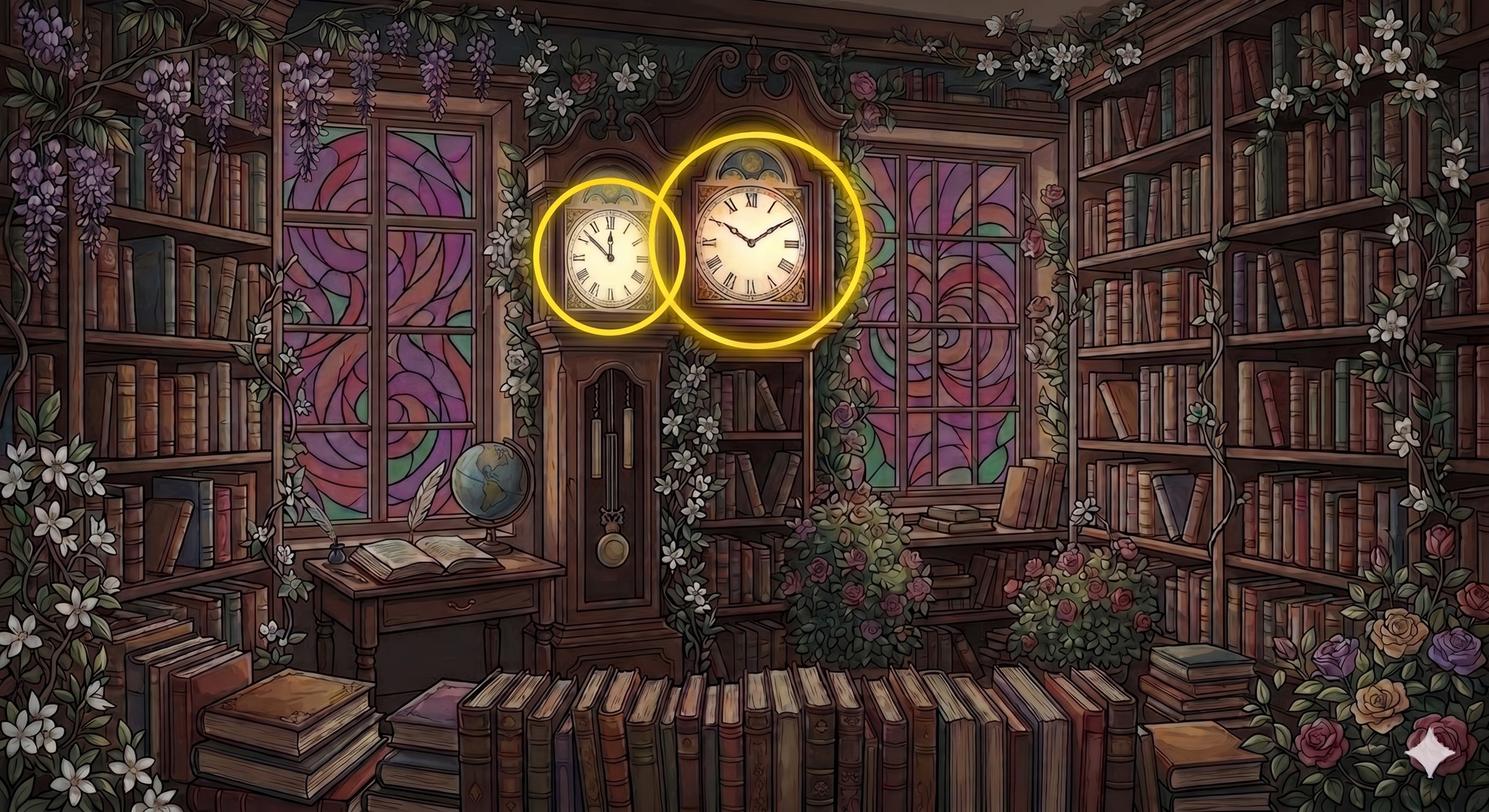Select the larger yellow-circled clock face
Image resolution: width=1489 pixels, height=812 pixels.
pyautogui.click(x=750, y=242)
